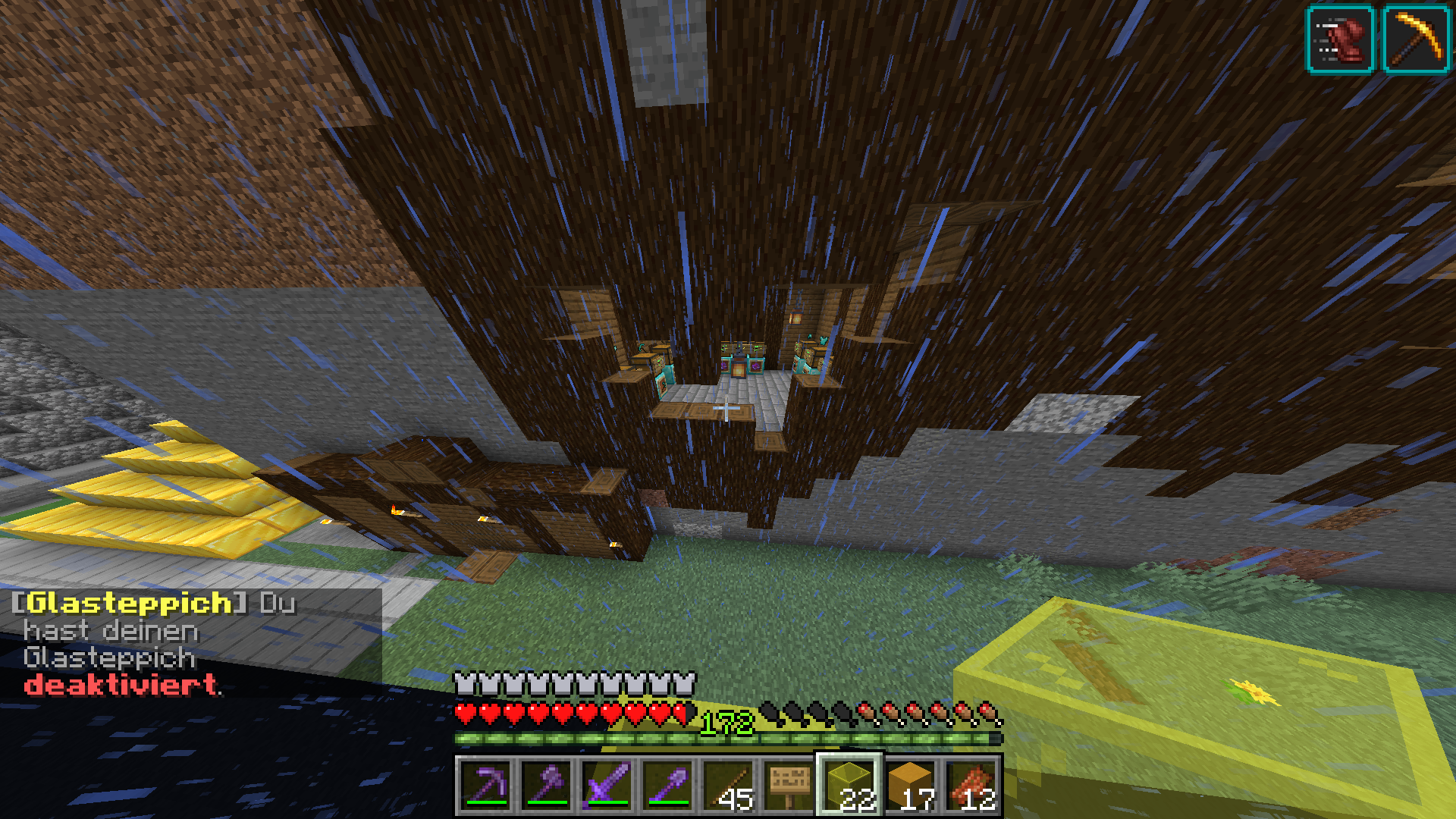Screen dimensions: 1456x819
Task: Click the Haste golden pickaxe effect icon
Action: coord(1416,39)
